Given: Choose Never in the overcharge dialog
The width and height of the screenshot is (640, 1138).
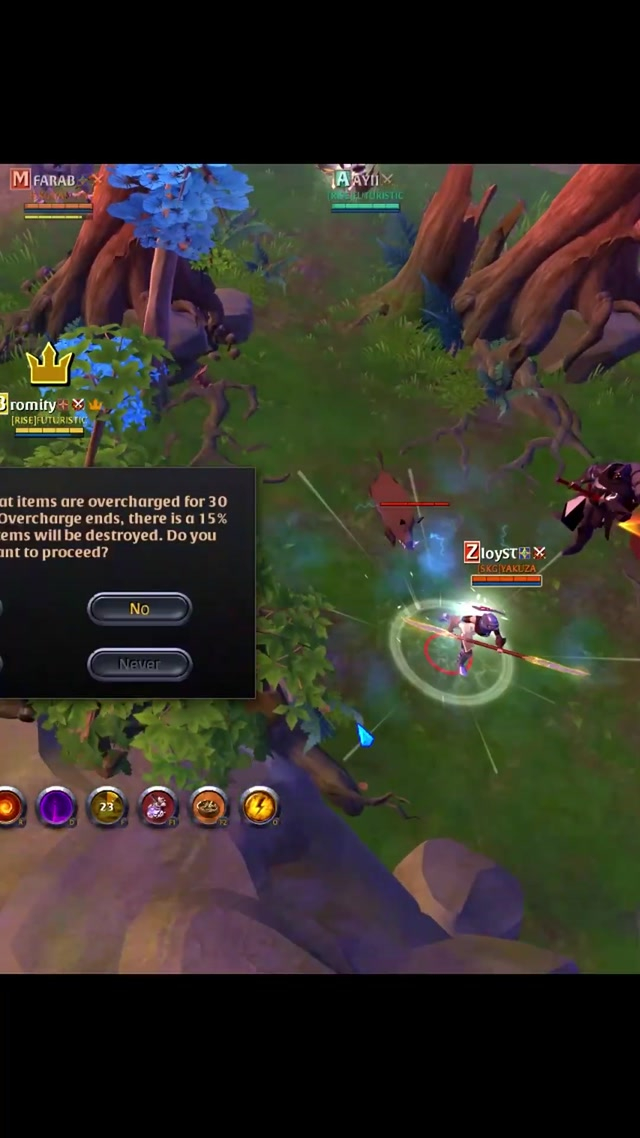Looking at the screenshot, I should coord(139,664).
